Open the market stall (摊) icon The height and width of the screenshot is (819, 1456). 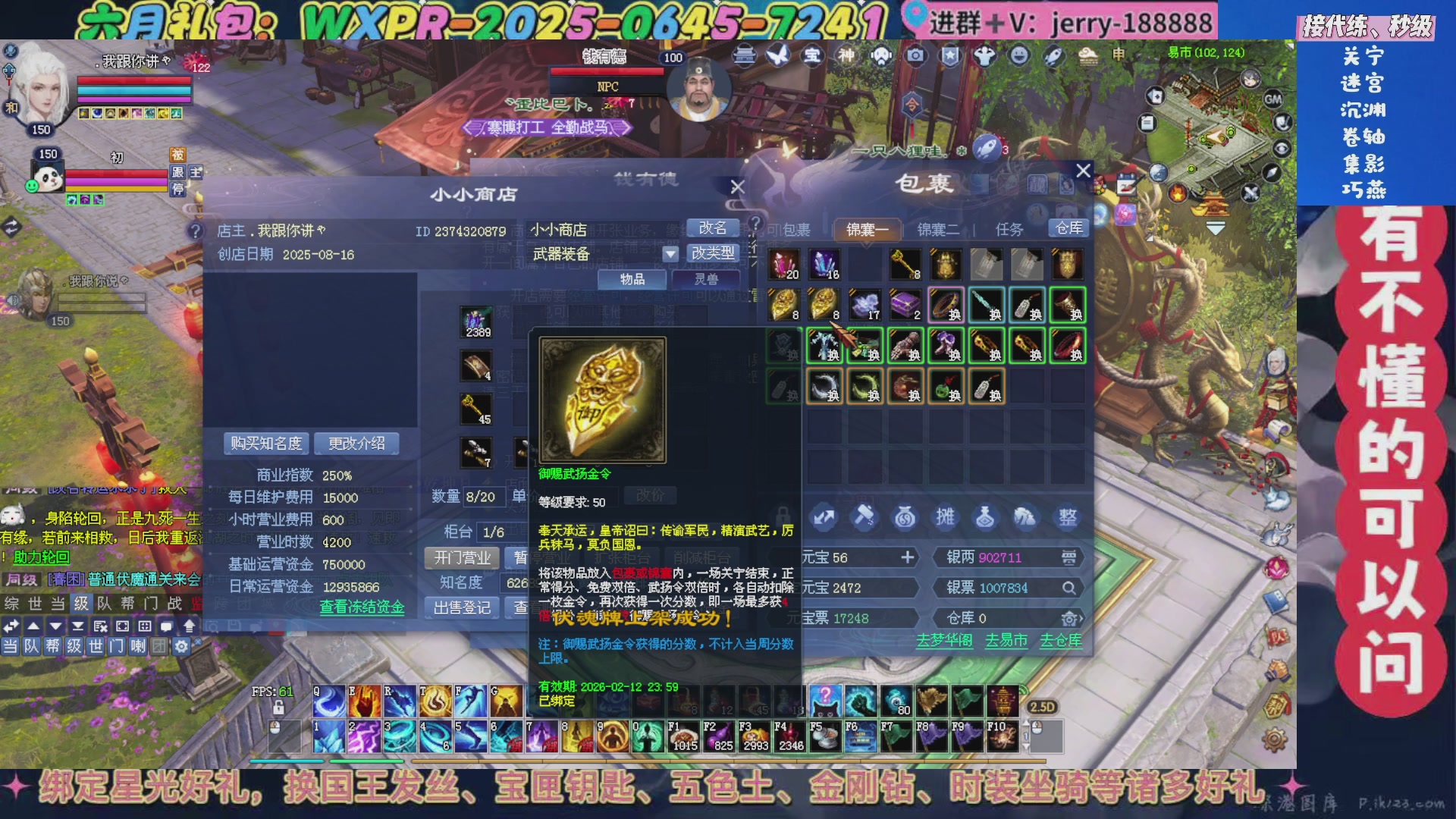(x=946, y=518)
